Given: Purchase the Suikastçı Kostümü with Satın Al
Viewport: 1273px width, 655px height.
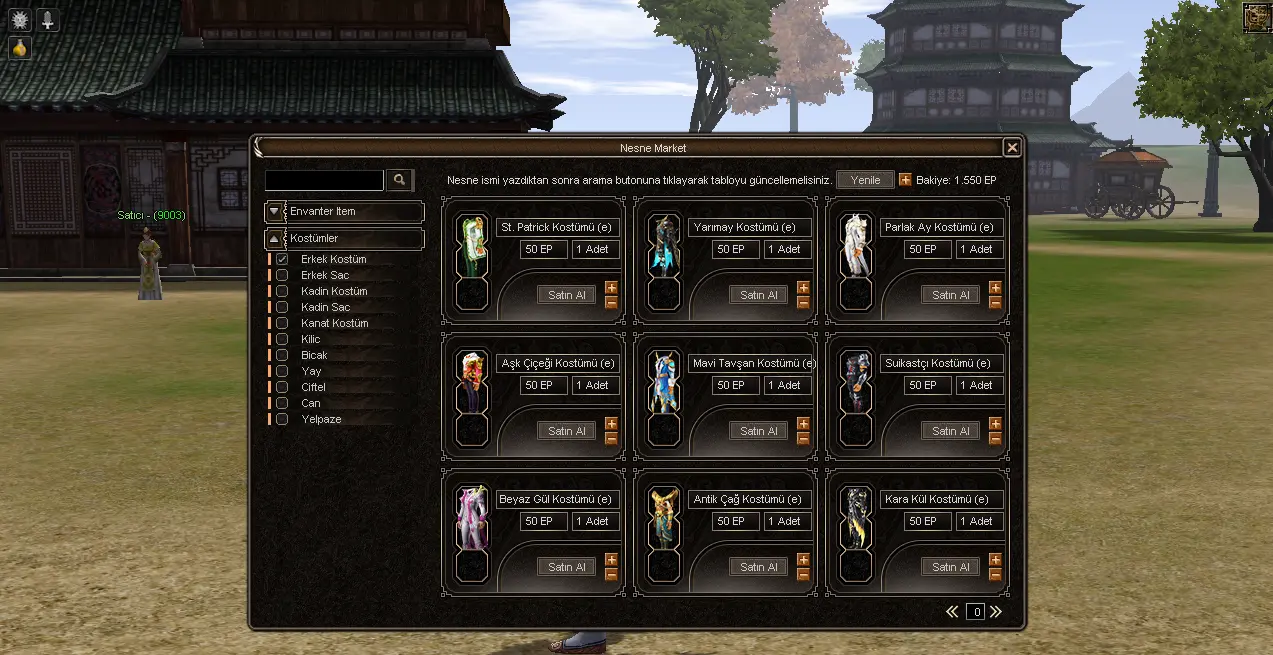Looking at the screenshot, I should point(950,431).
